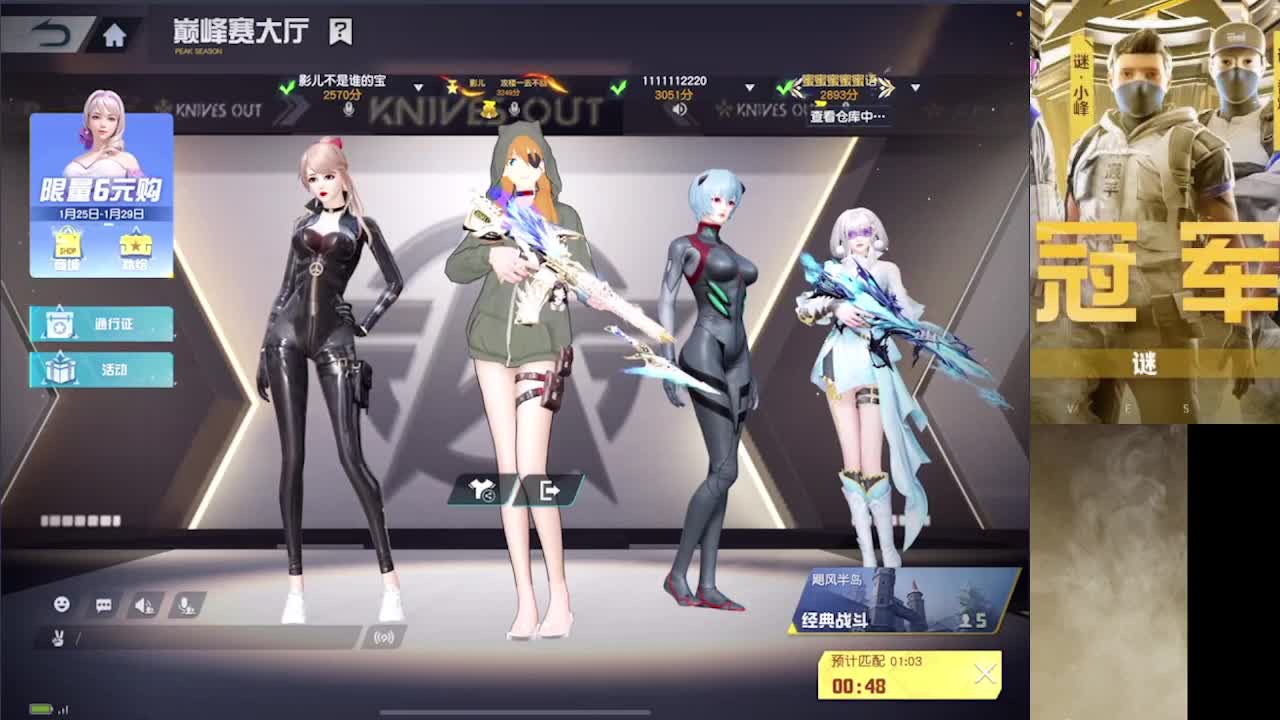
Task: Click the voice broadcast ((o)) icon beside chat bar
Action: pos(384,638)
